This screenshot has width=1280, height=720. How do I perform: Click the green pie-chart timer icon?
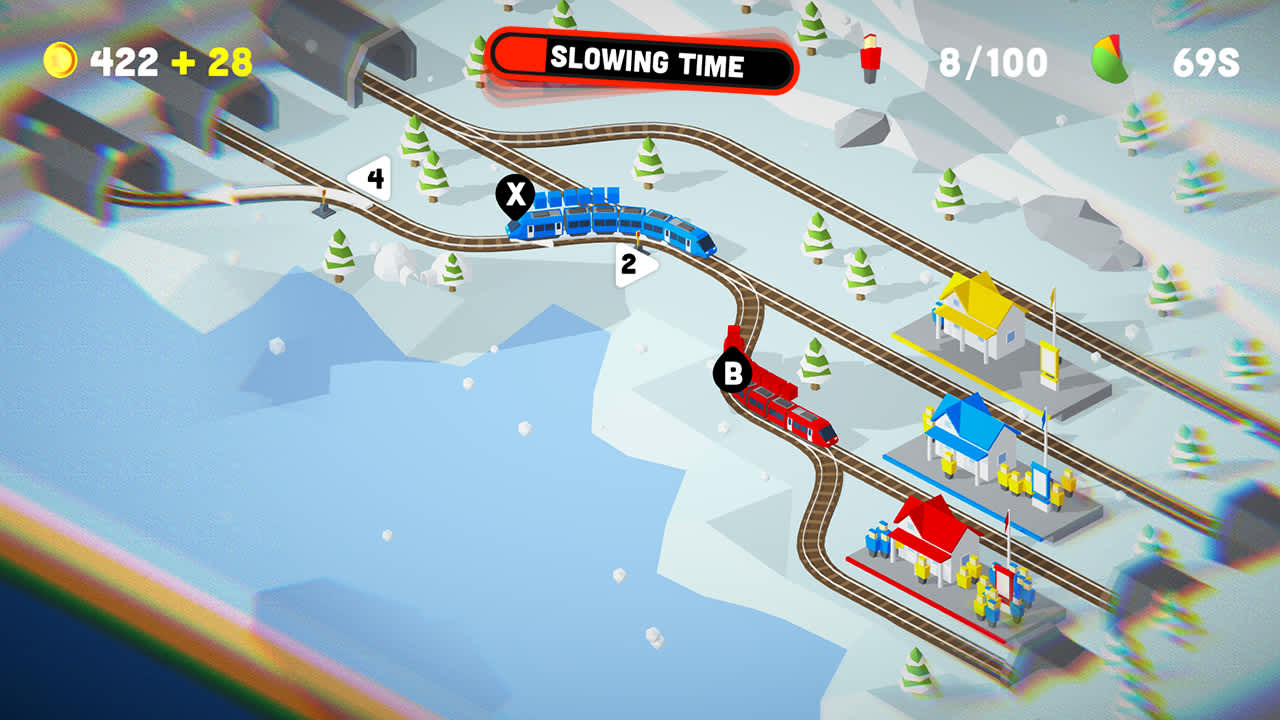(1107, 58)
